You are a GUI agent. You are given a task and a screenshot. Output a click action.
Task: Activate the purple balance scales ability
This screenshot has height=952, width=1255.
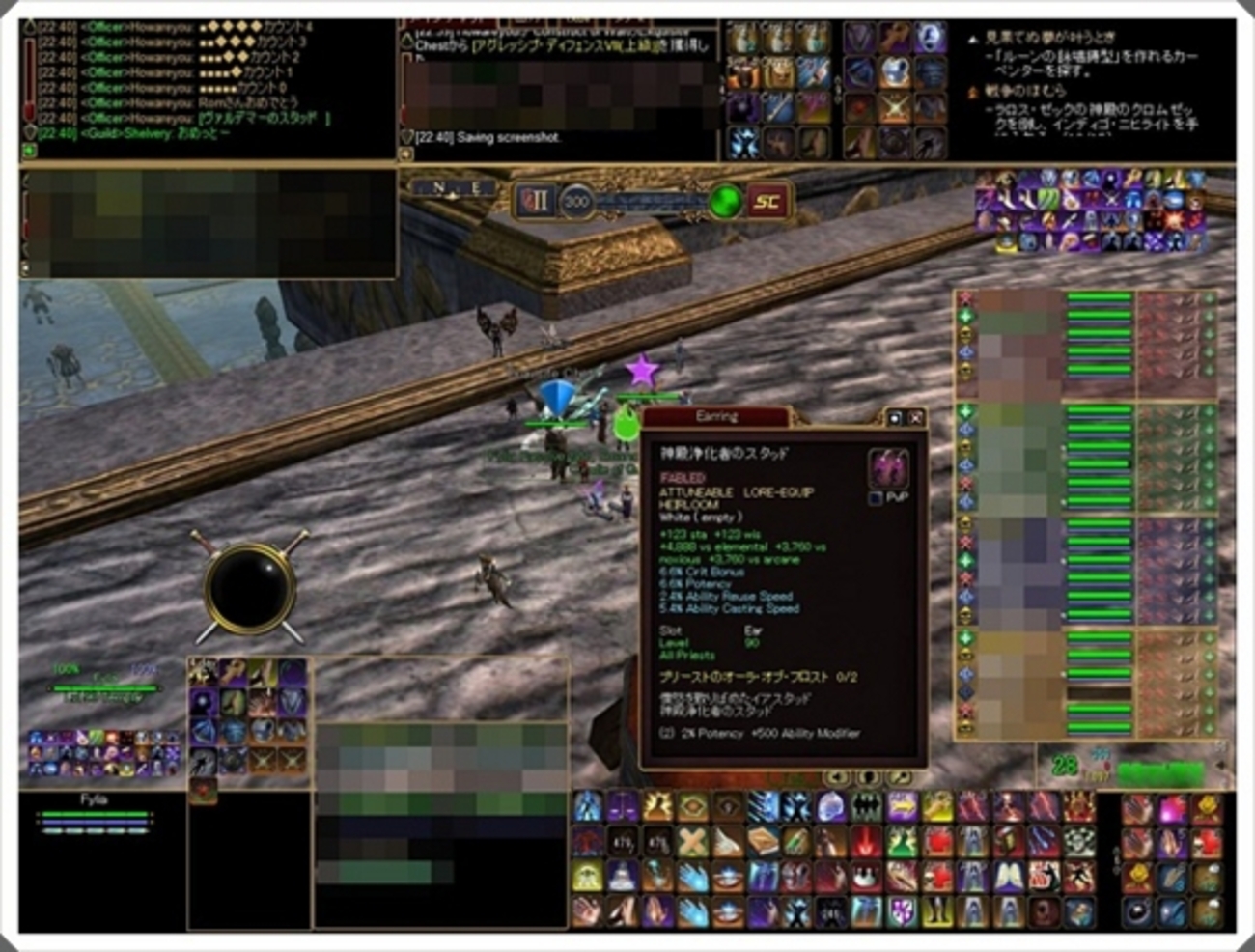click(622, 806)
